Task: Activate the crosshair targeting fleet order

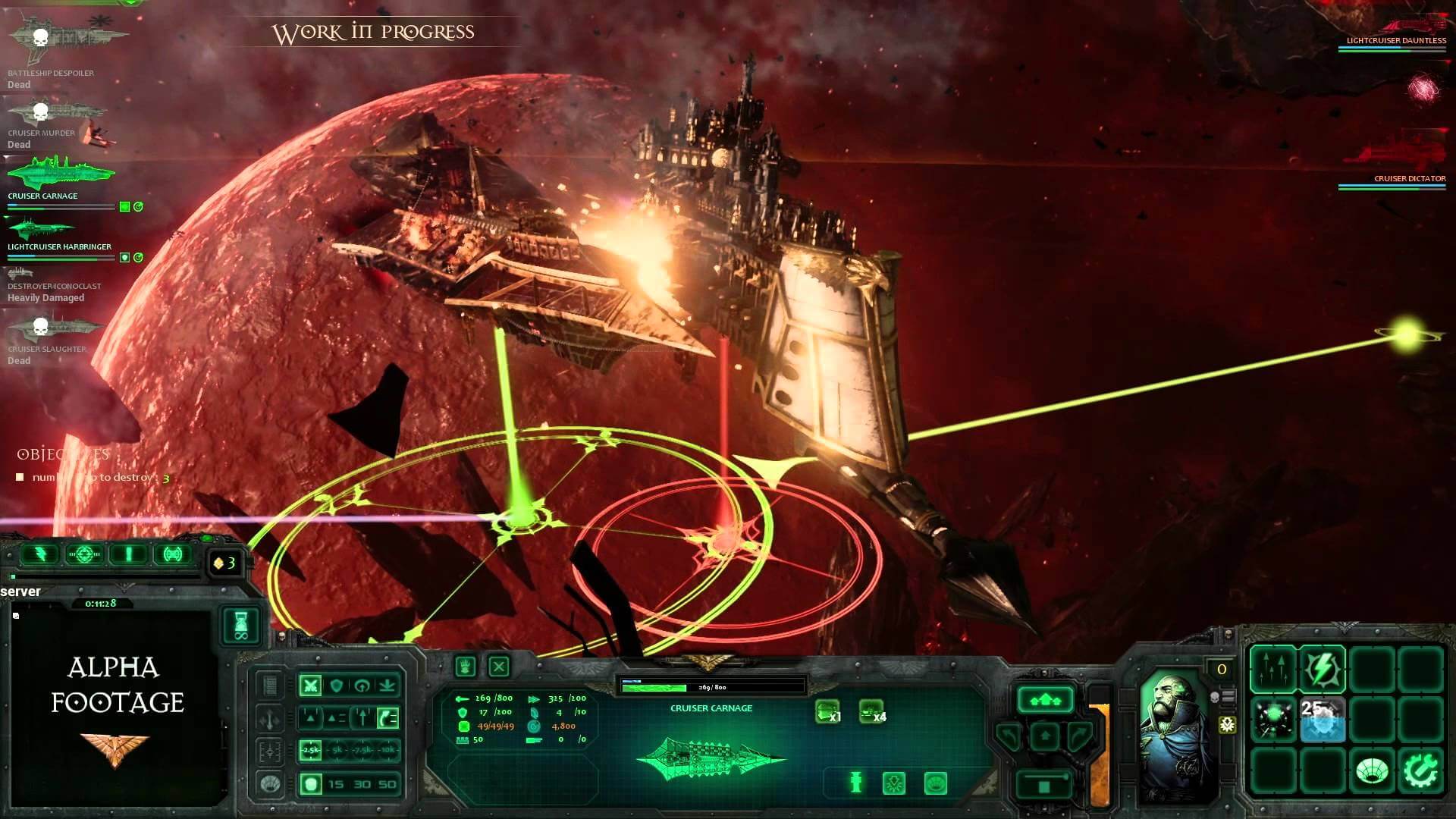Action: point(84,554)
